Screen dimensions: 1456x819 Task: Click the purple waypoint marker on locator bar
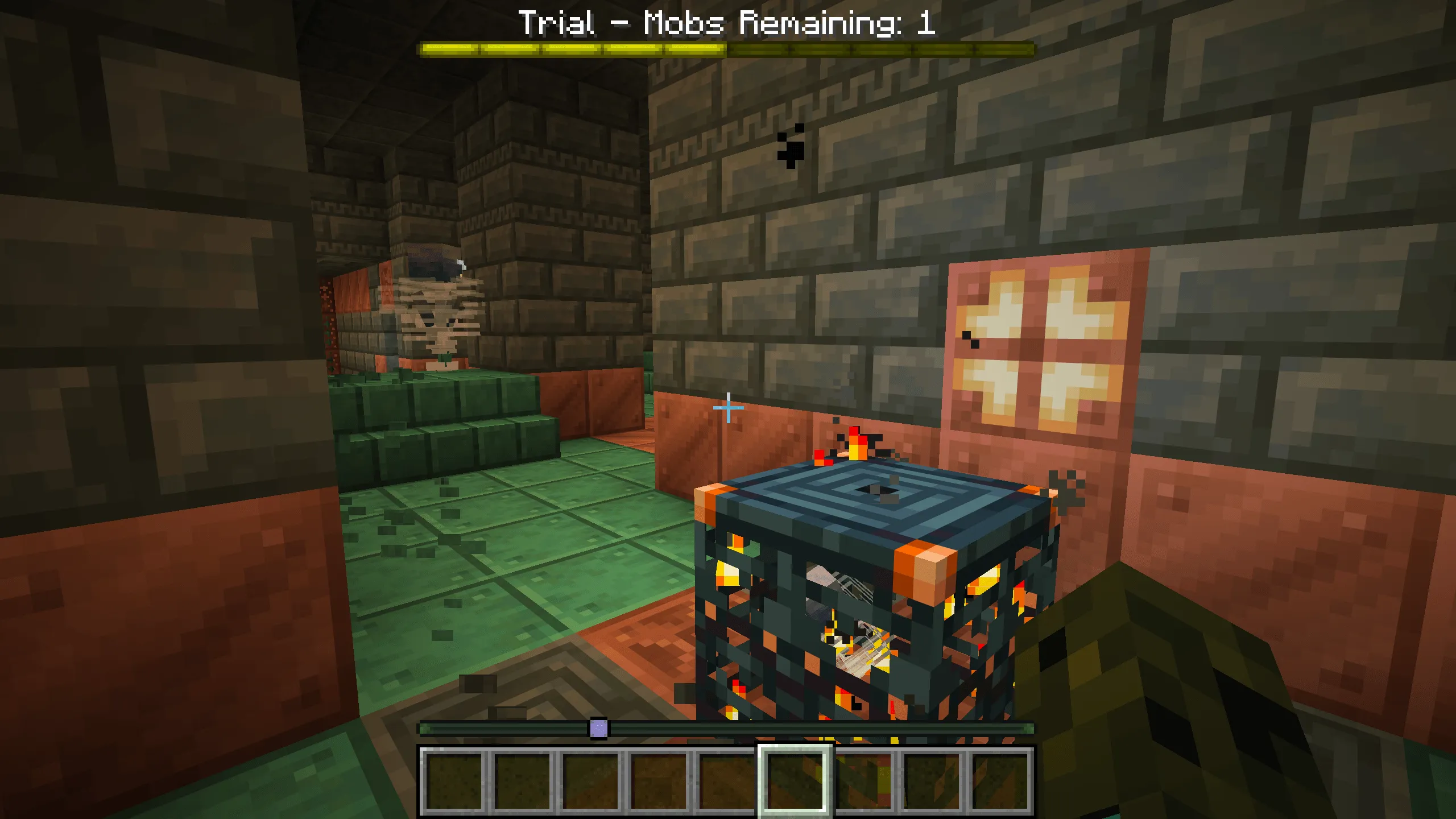coord(598,729)
